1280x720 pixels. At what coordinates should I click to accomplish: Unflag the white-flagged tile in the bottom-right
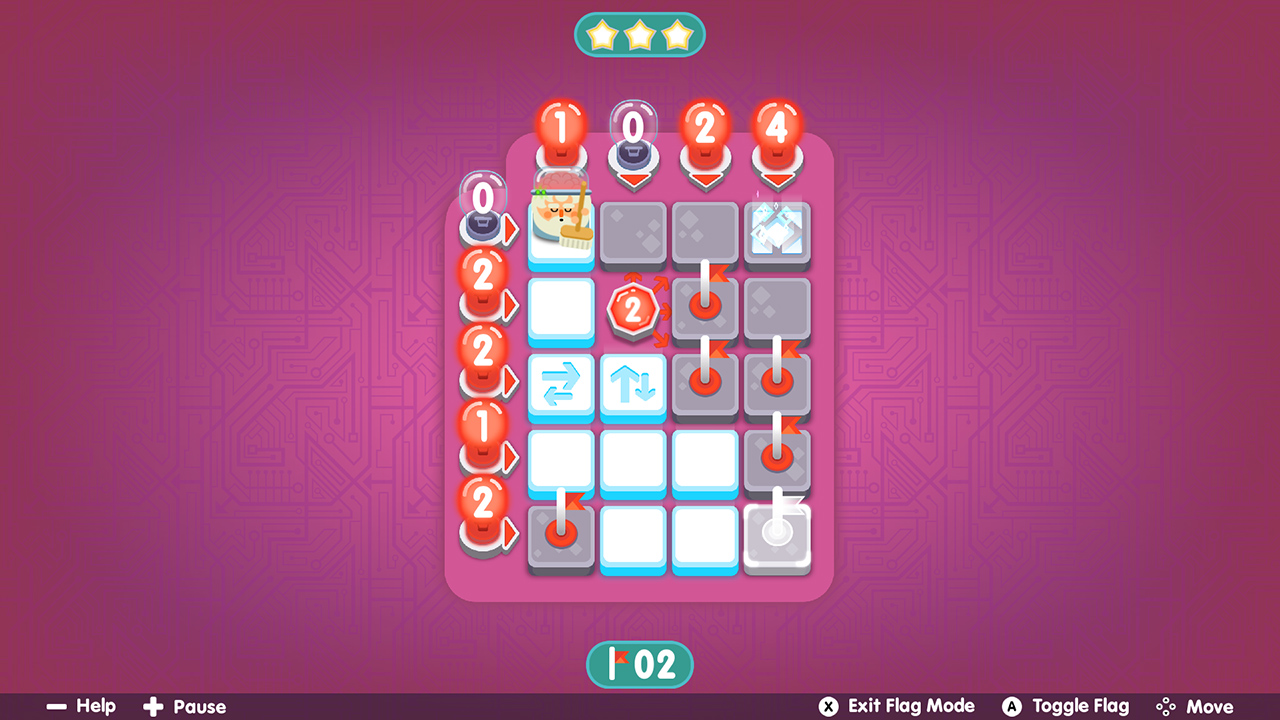(x=777, y=537)
